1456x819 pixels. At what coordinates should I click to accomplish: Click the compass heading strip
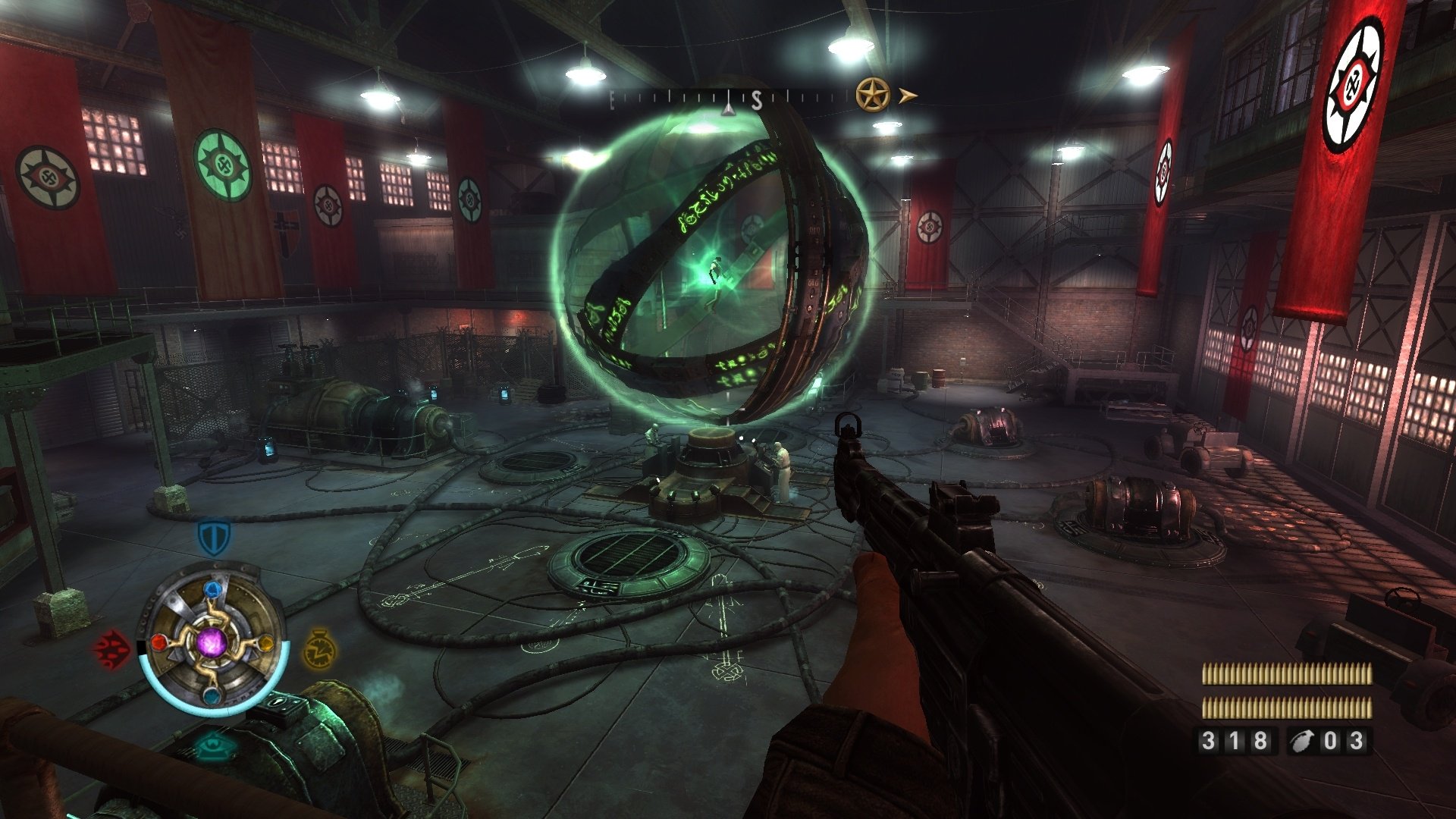(x=730, y=99)
